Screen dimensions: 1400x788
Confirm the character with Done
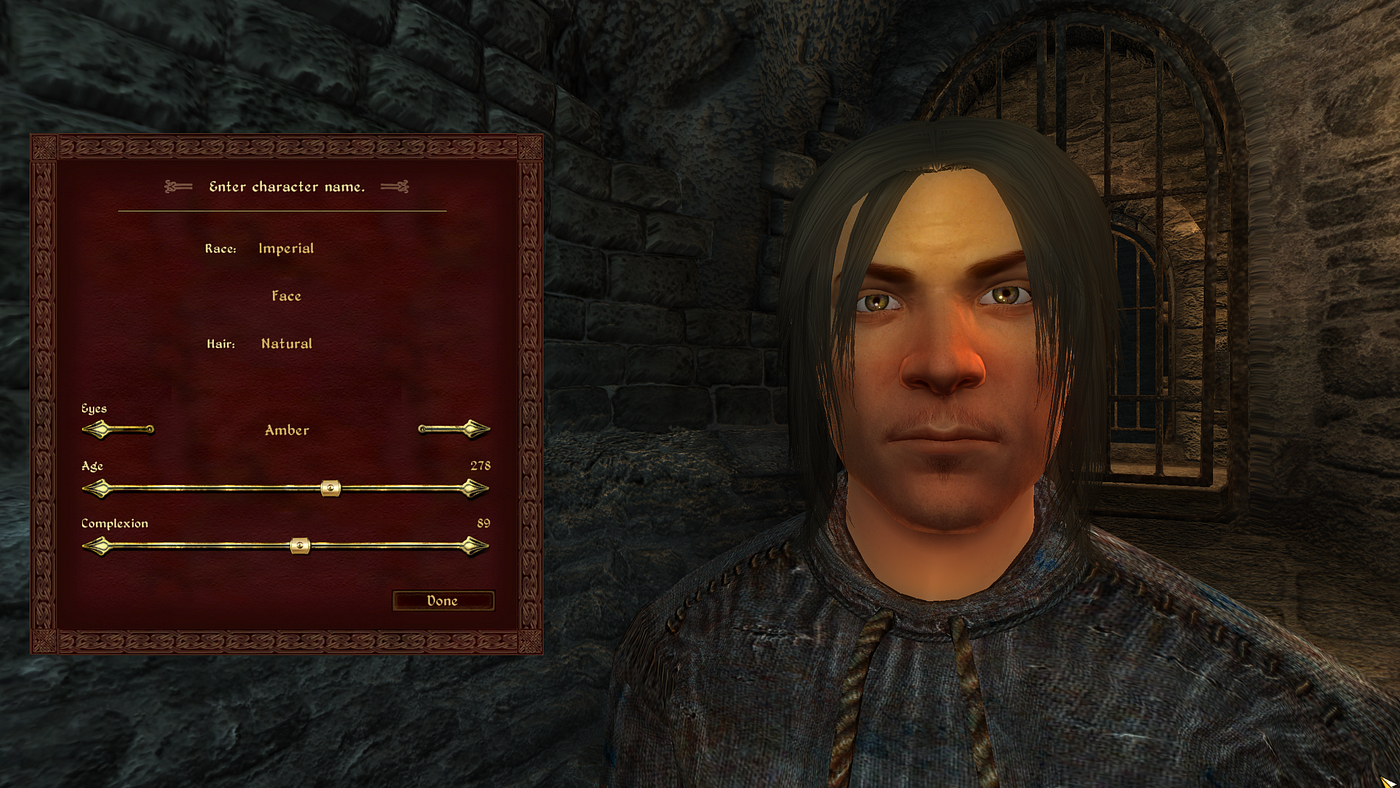pyautogui.click(x=443, y=601)
